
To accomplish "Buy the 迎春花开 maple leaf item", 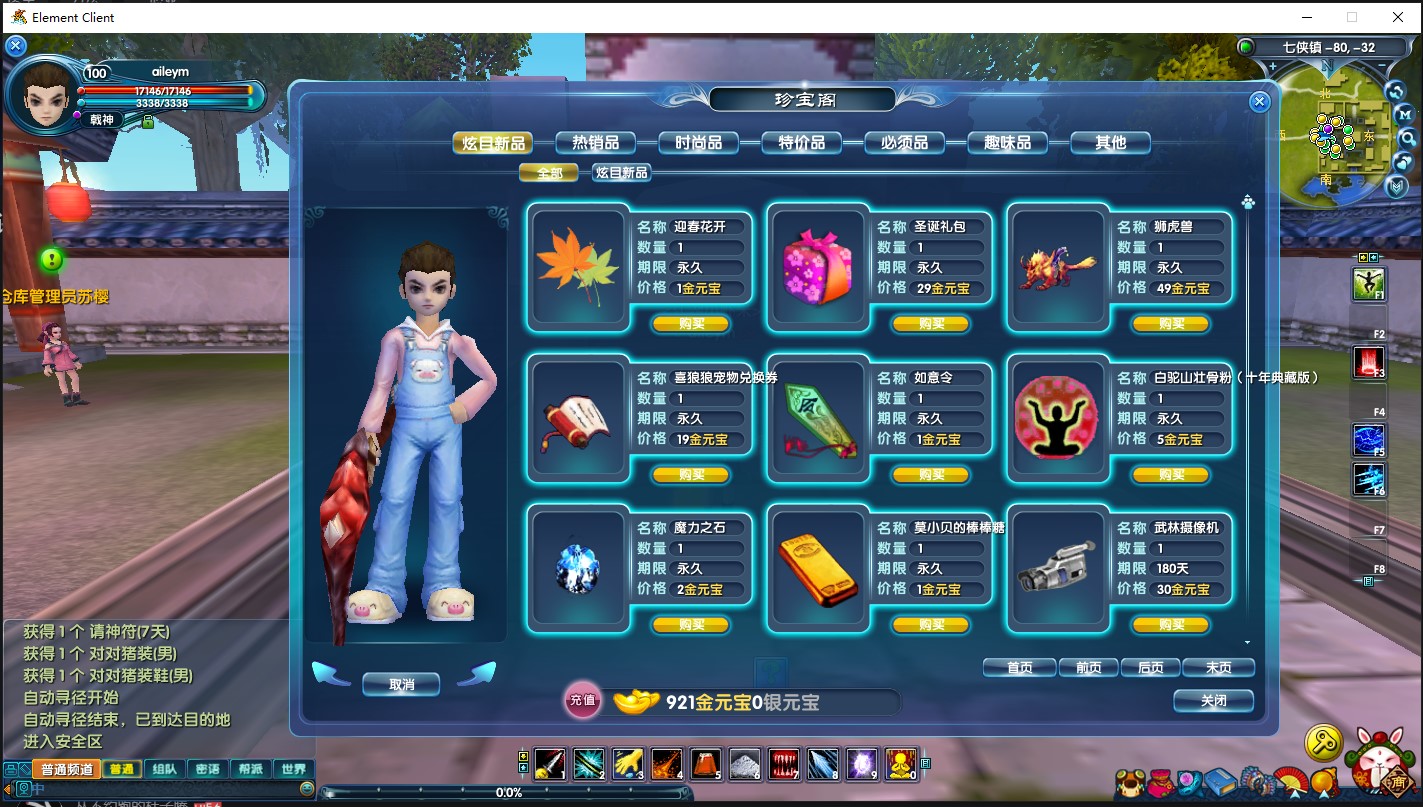I will (x=691, y=324).
